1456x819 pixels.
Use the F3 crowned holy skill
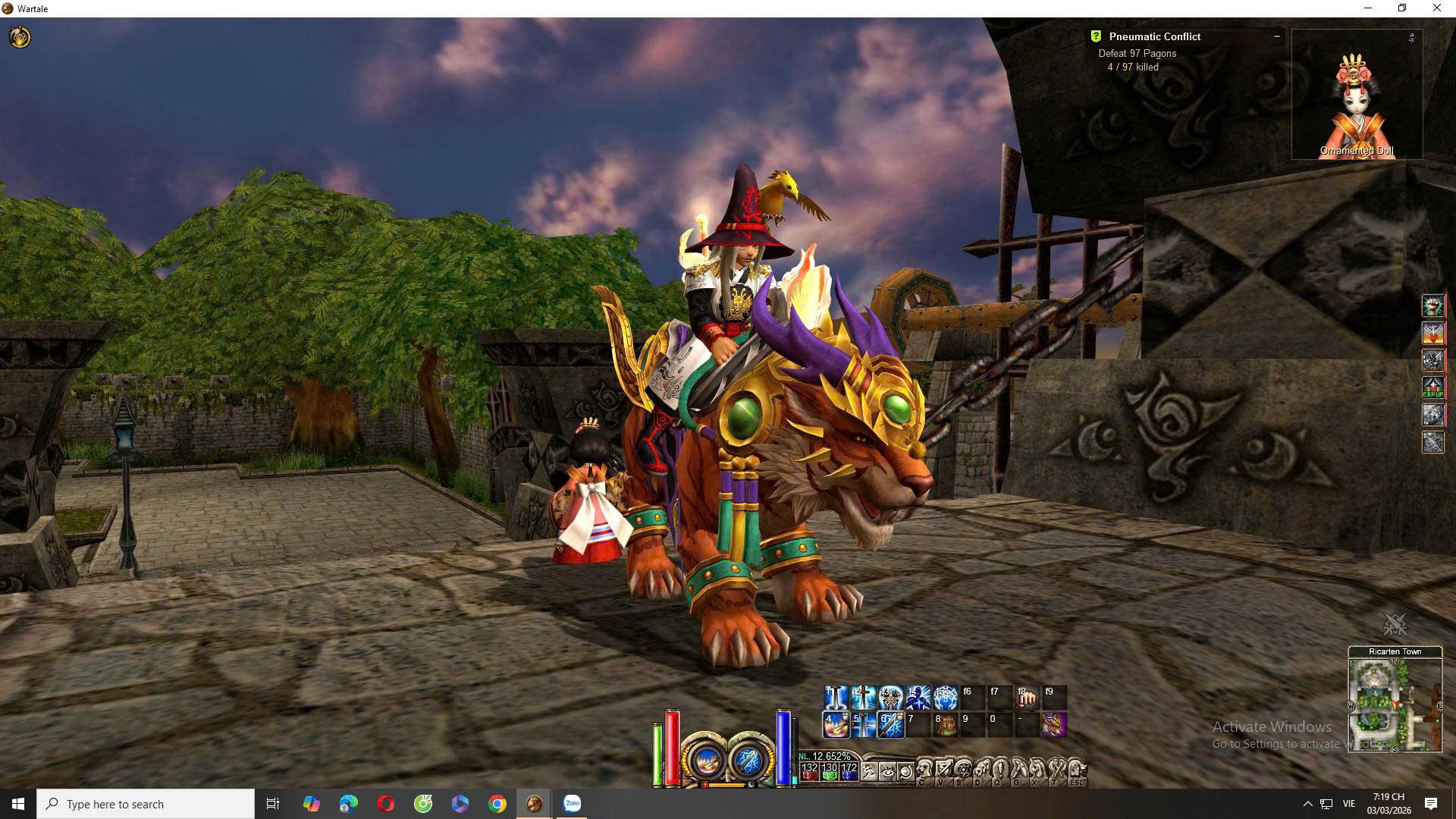tap(890, 697)
